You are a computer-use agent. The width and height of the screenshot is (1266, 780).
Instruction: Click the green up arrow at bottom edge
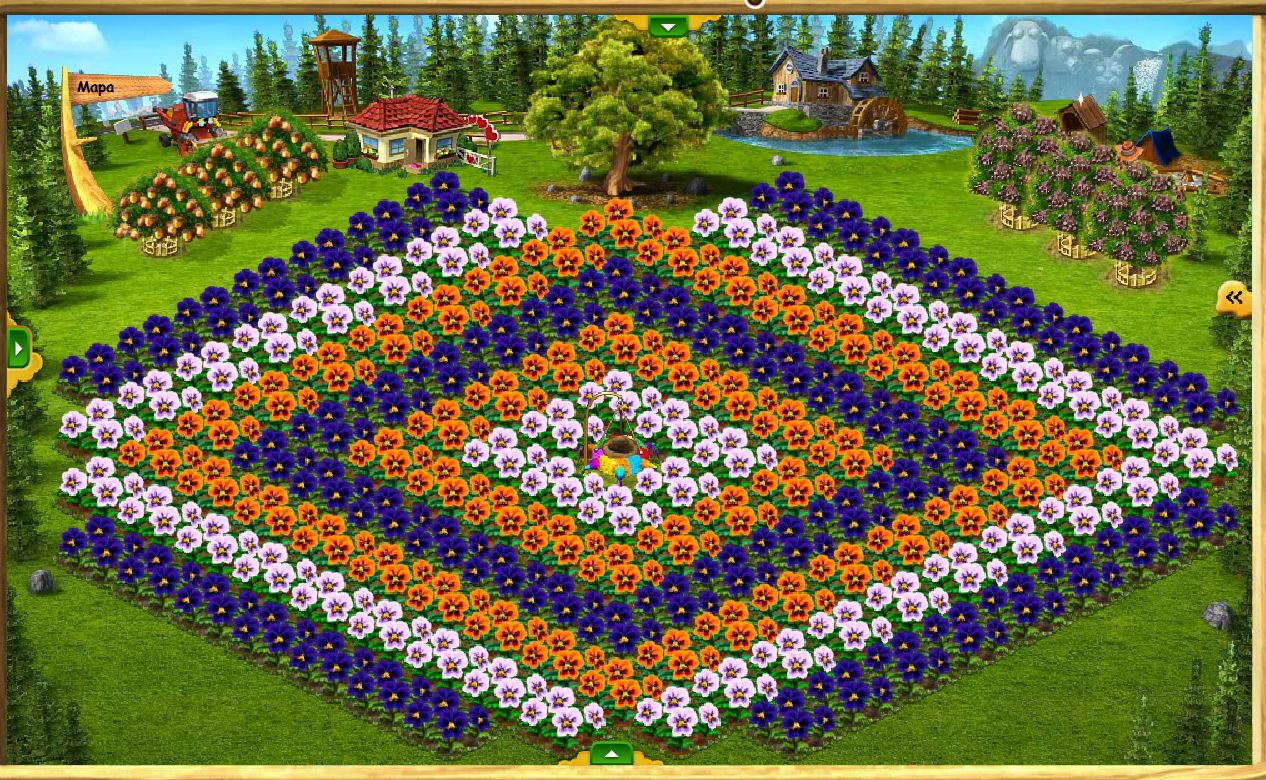click(611, 754)
